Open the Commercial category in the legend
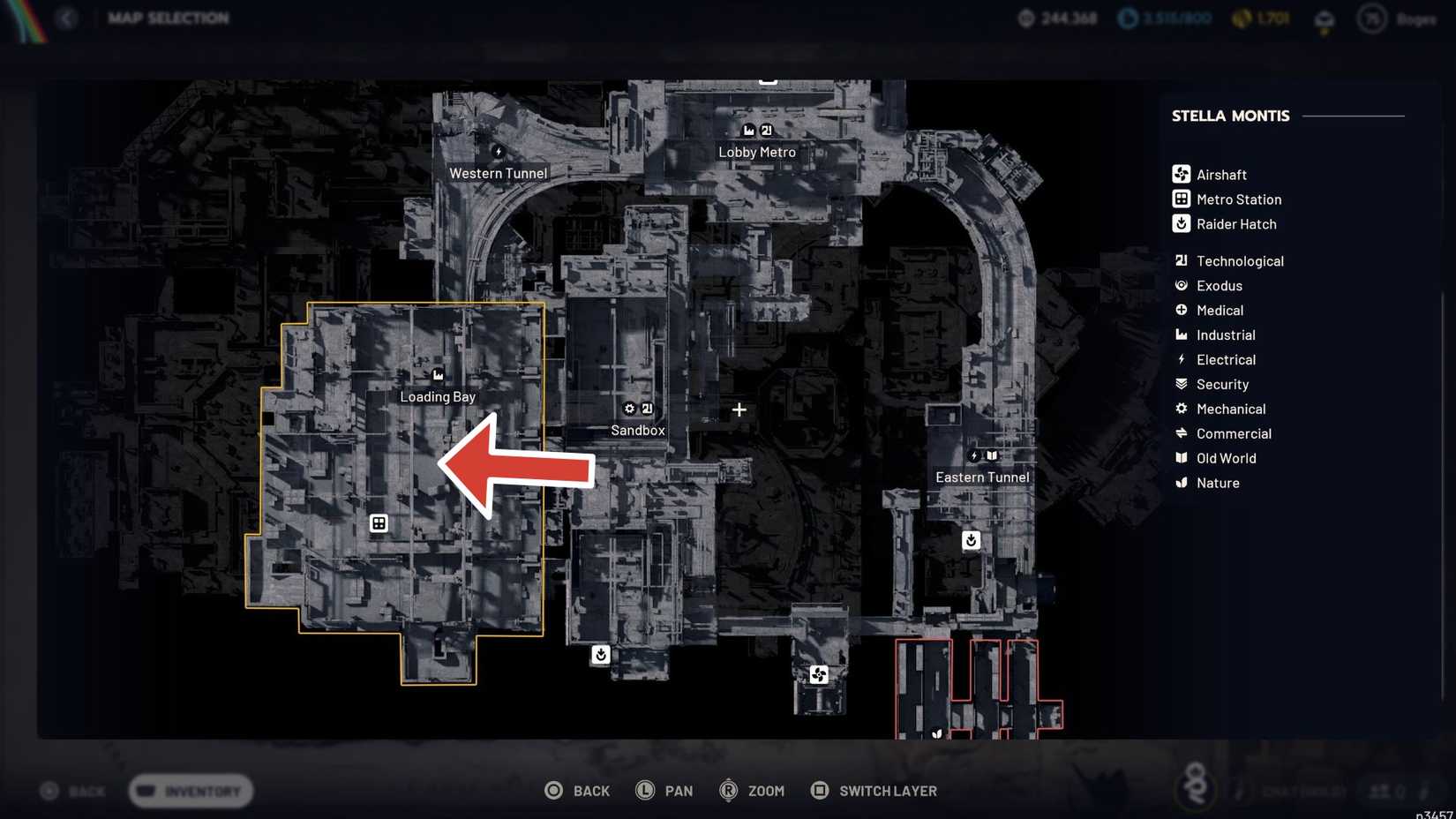The width and height of the screenshot is (1456, 819). (1234, 433)
